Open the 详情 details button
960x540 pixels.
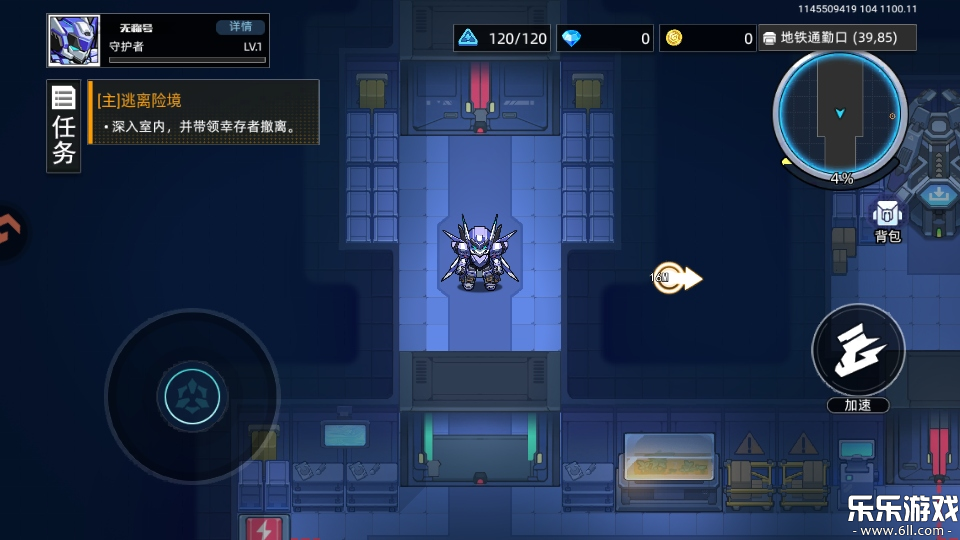(240, 27)
